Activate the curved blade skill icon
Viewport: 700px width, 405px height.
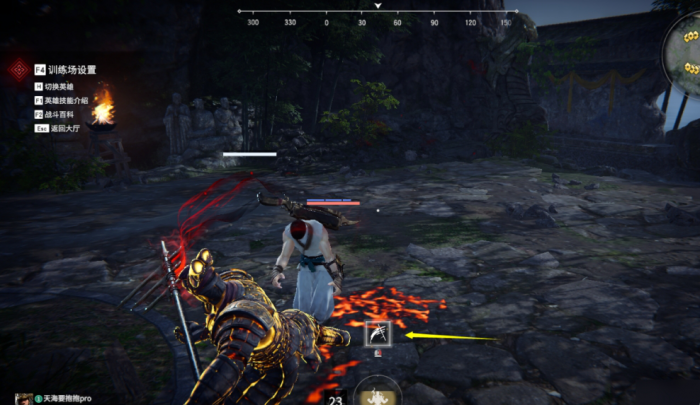point(379,334)
